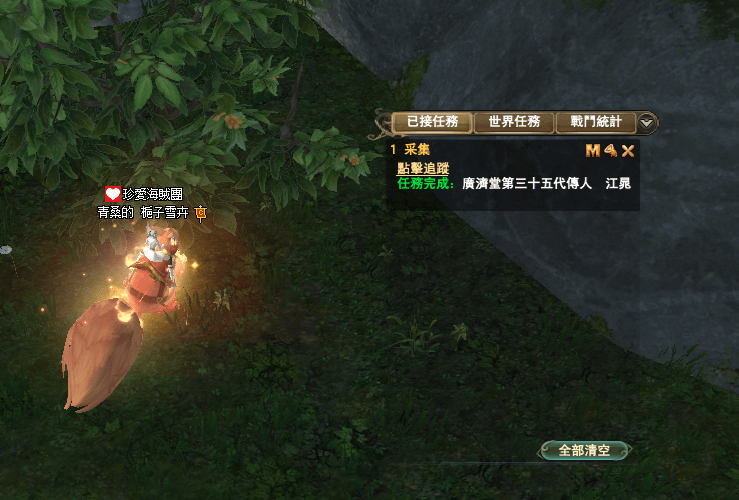Collapse the quest tracker with the arrow button
The image size is (739, 500).
(x=647, y=122)
